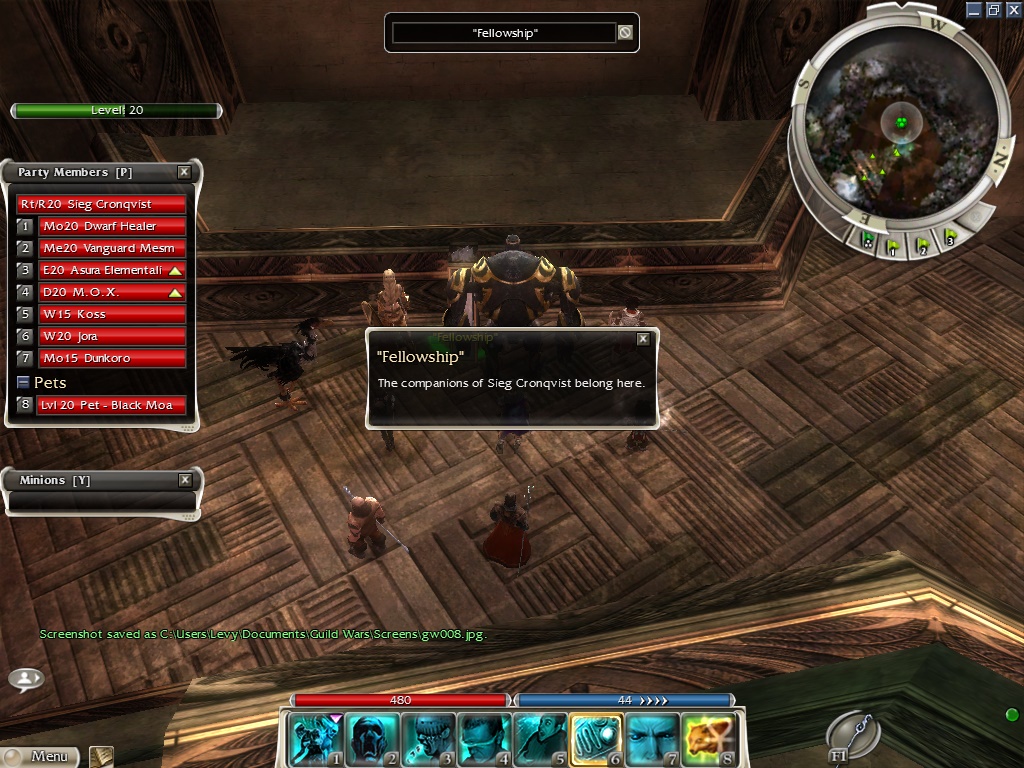Select Koss in the party list
Image resolution: width=1024 pixels, height=768 pixels.
[x=112, y=314]
